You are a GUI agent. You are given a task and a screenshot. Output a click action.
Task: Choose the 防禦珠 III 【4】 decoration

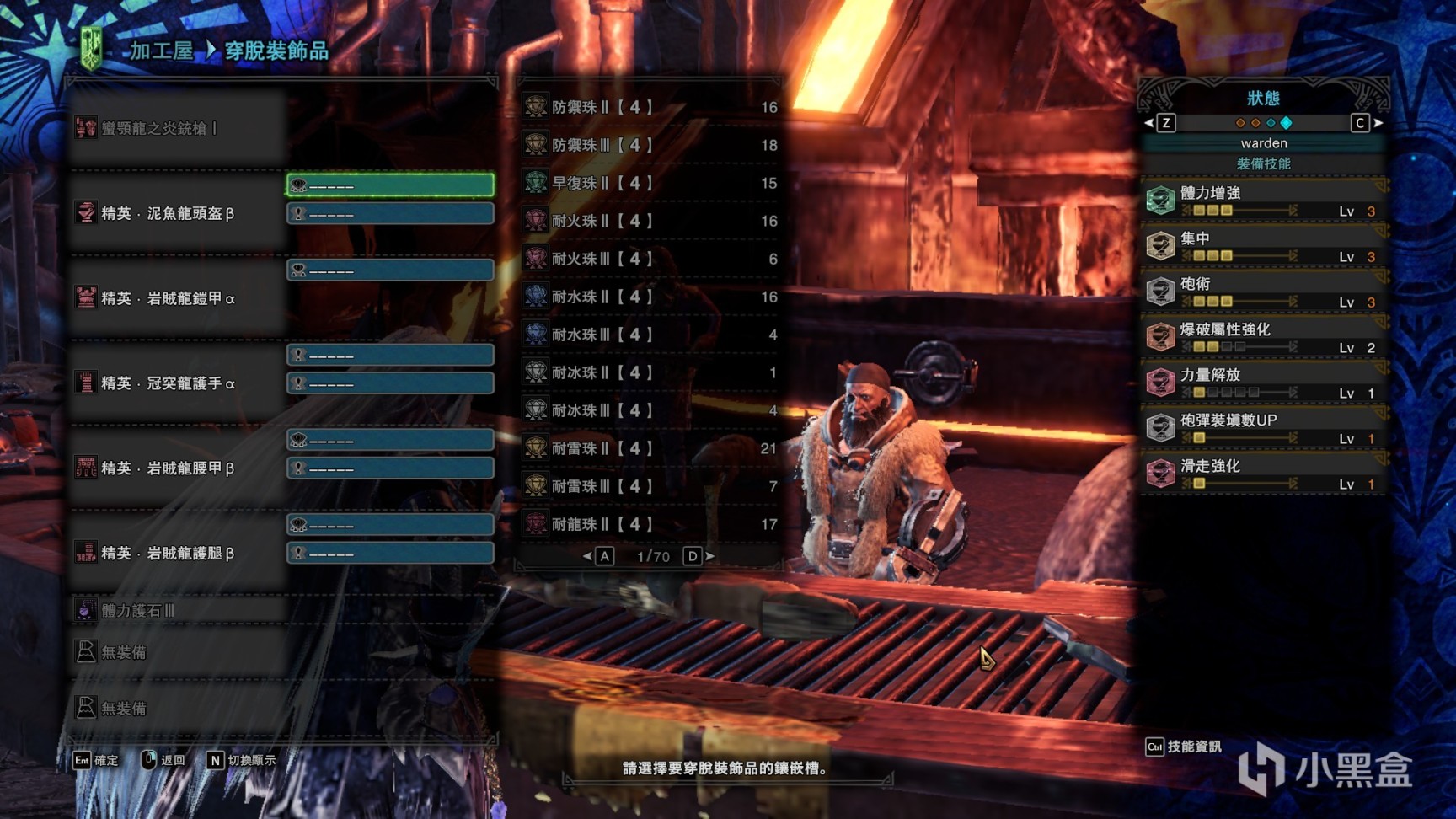(x=649, y=145)
